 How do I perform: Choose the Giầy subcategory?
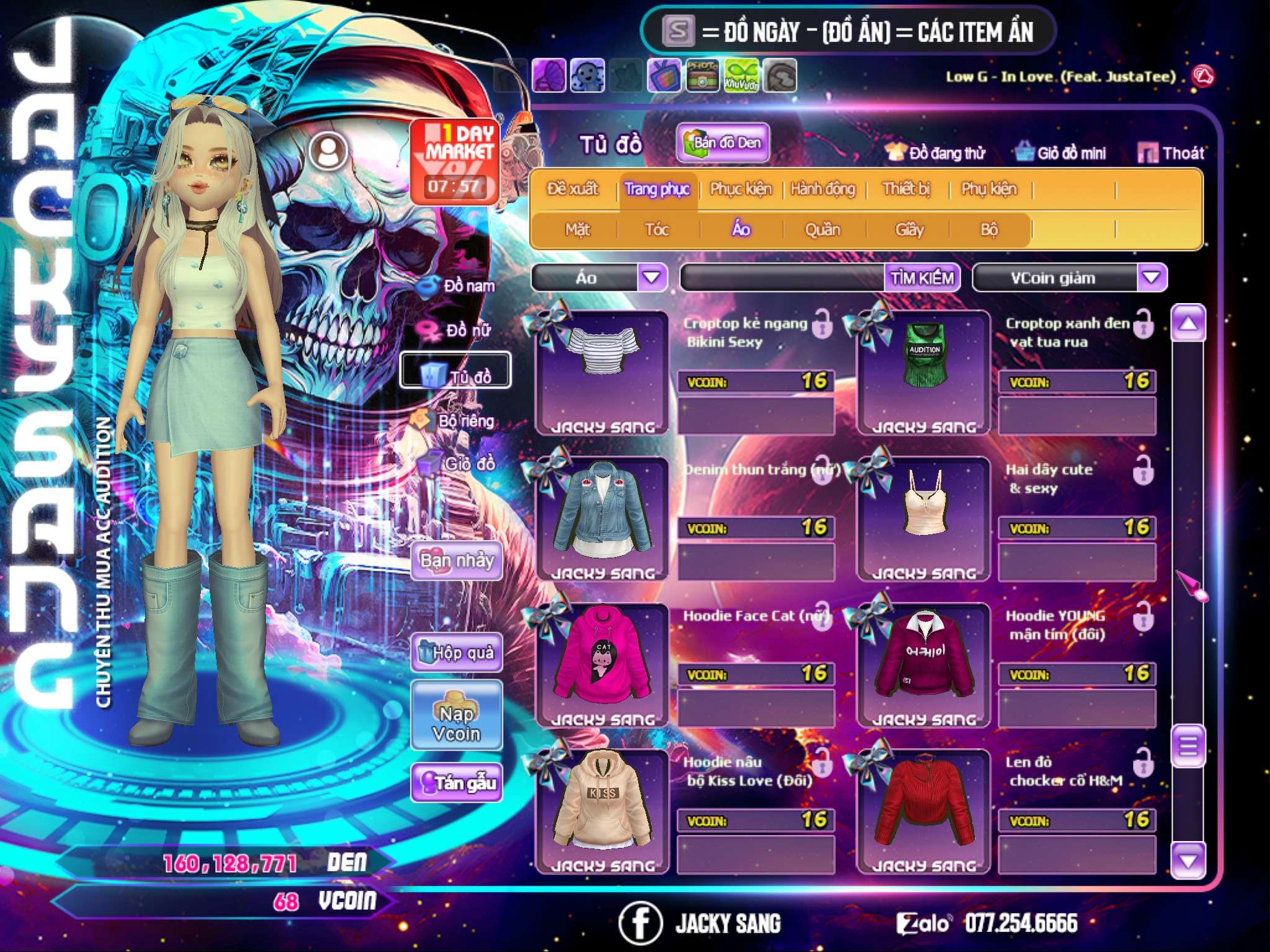(909, 230)
